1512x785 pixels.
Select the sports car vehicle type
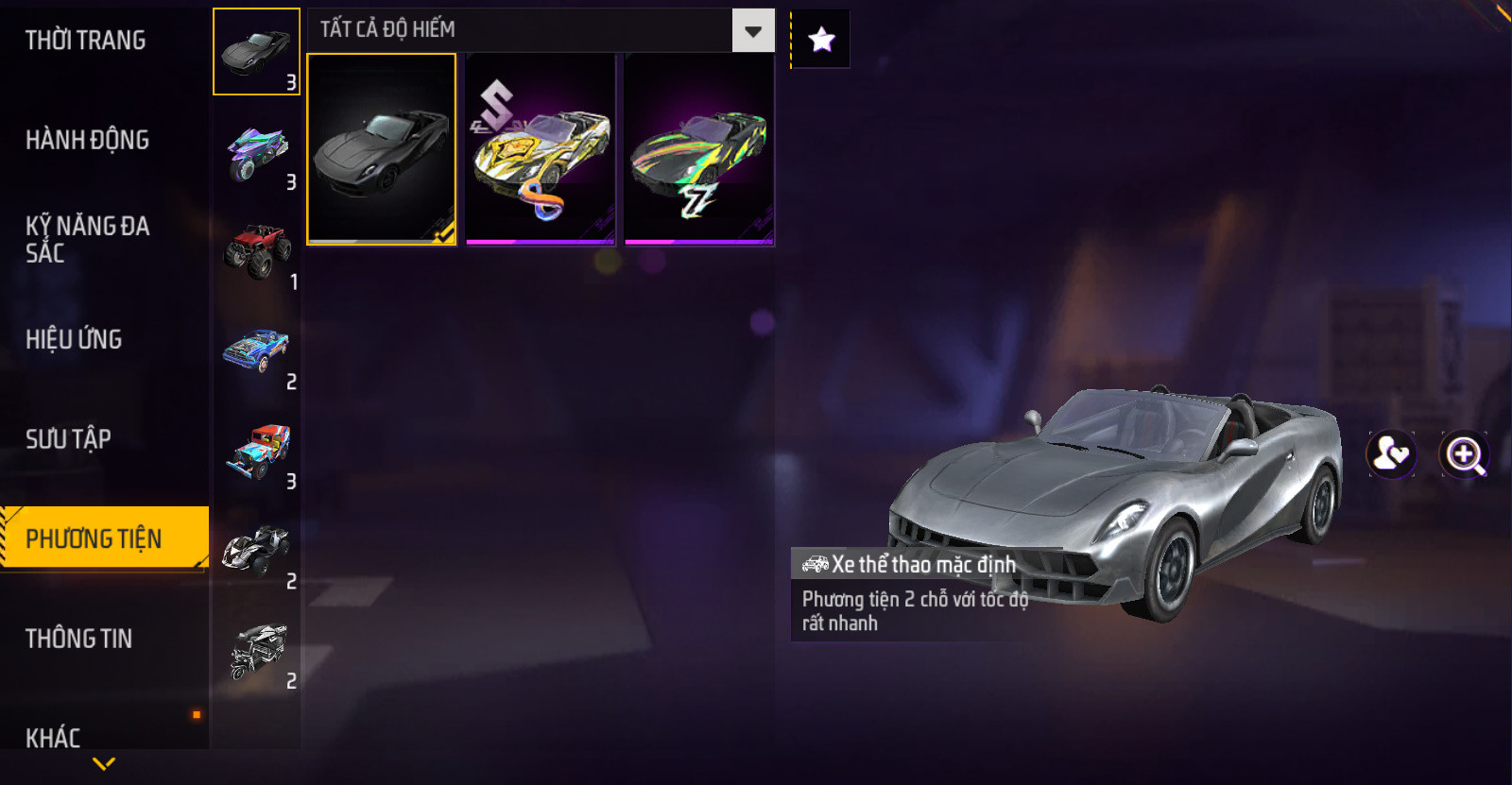[256, 52]
